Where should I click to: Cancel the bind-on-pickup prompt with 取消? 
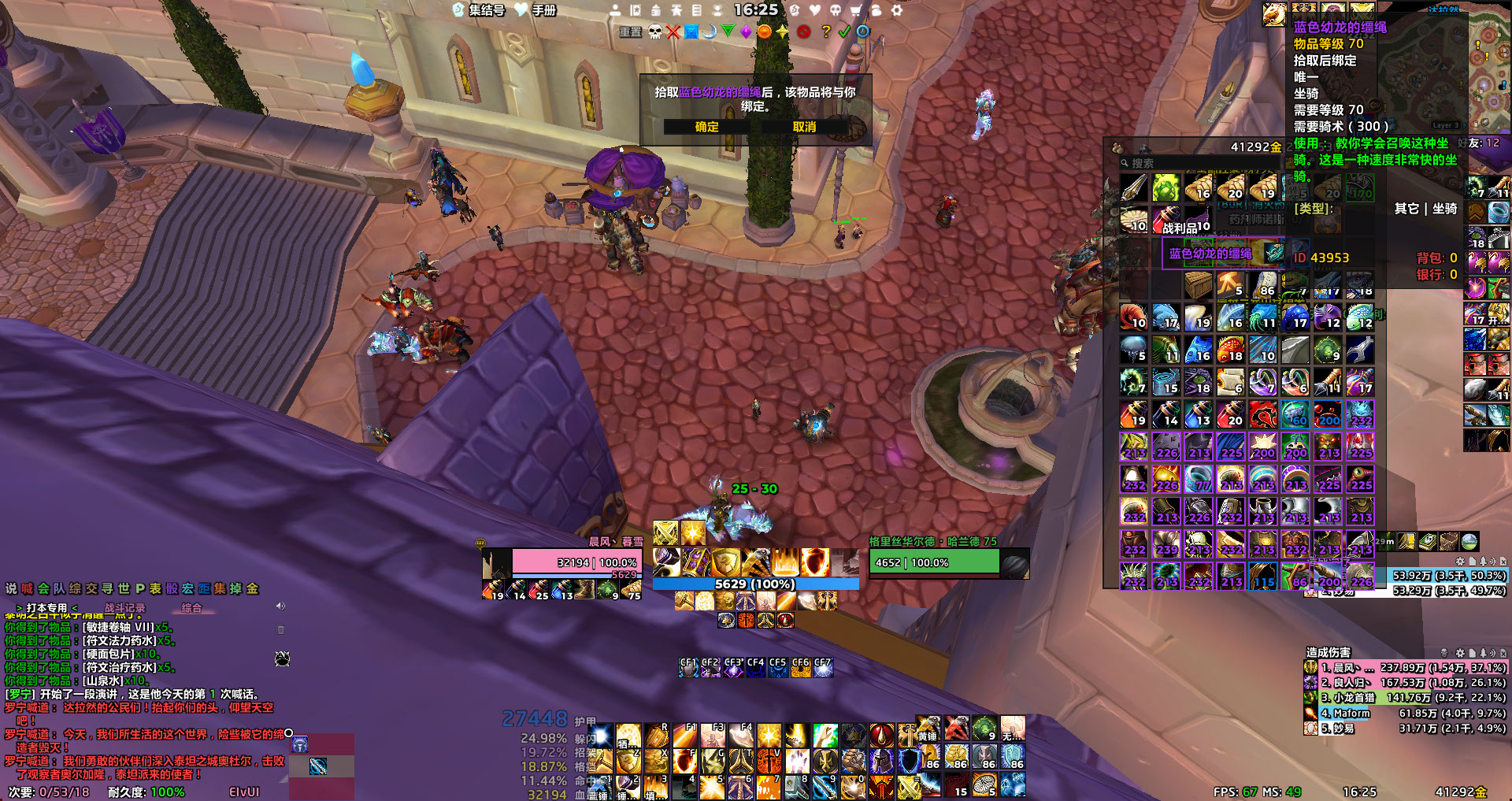pyautogui.click(x=804, y=127)
